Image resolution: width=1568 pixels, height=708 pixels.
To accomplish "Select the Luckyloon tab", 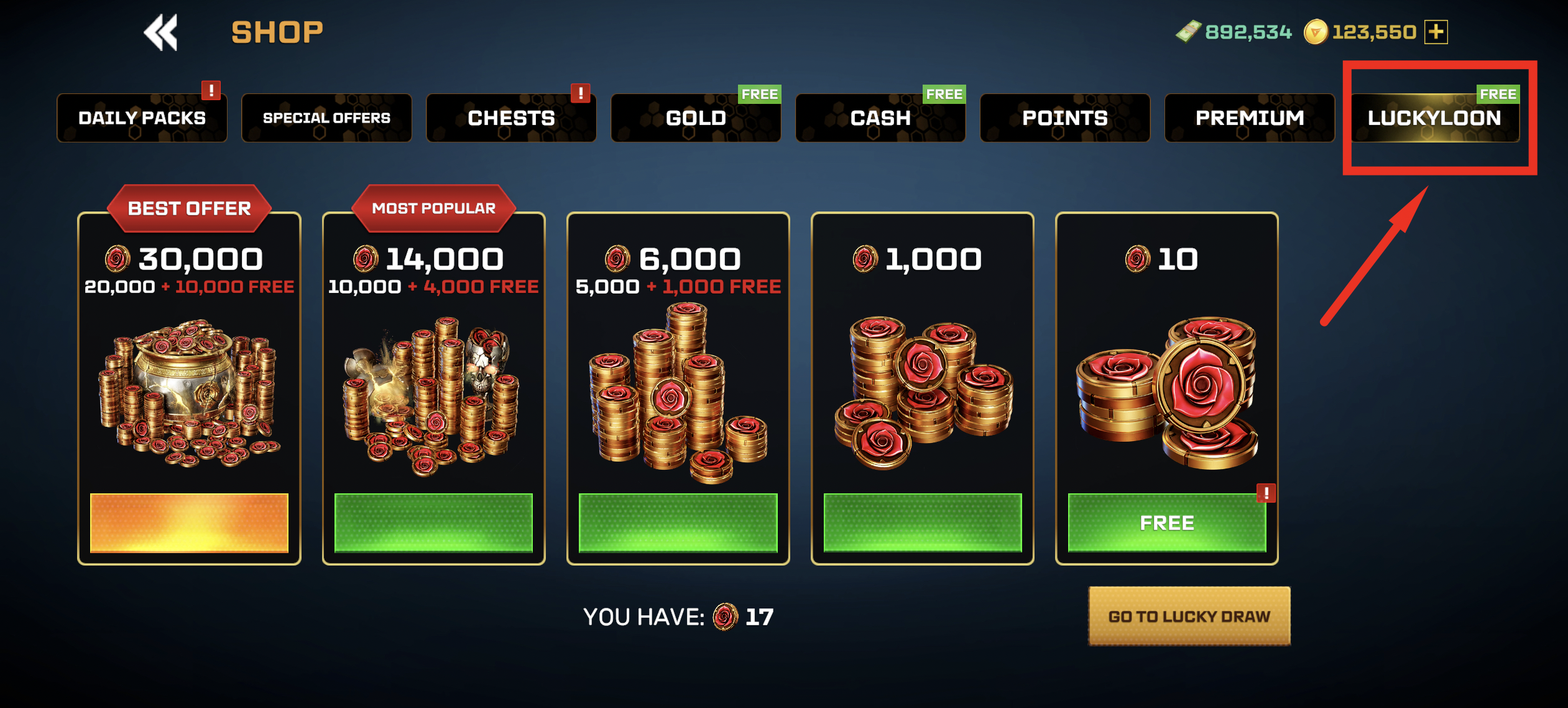I will (x=1434, y=118).
